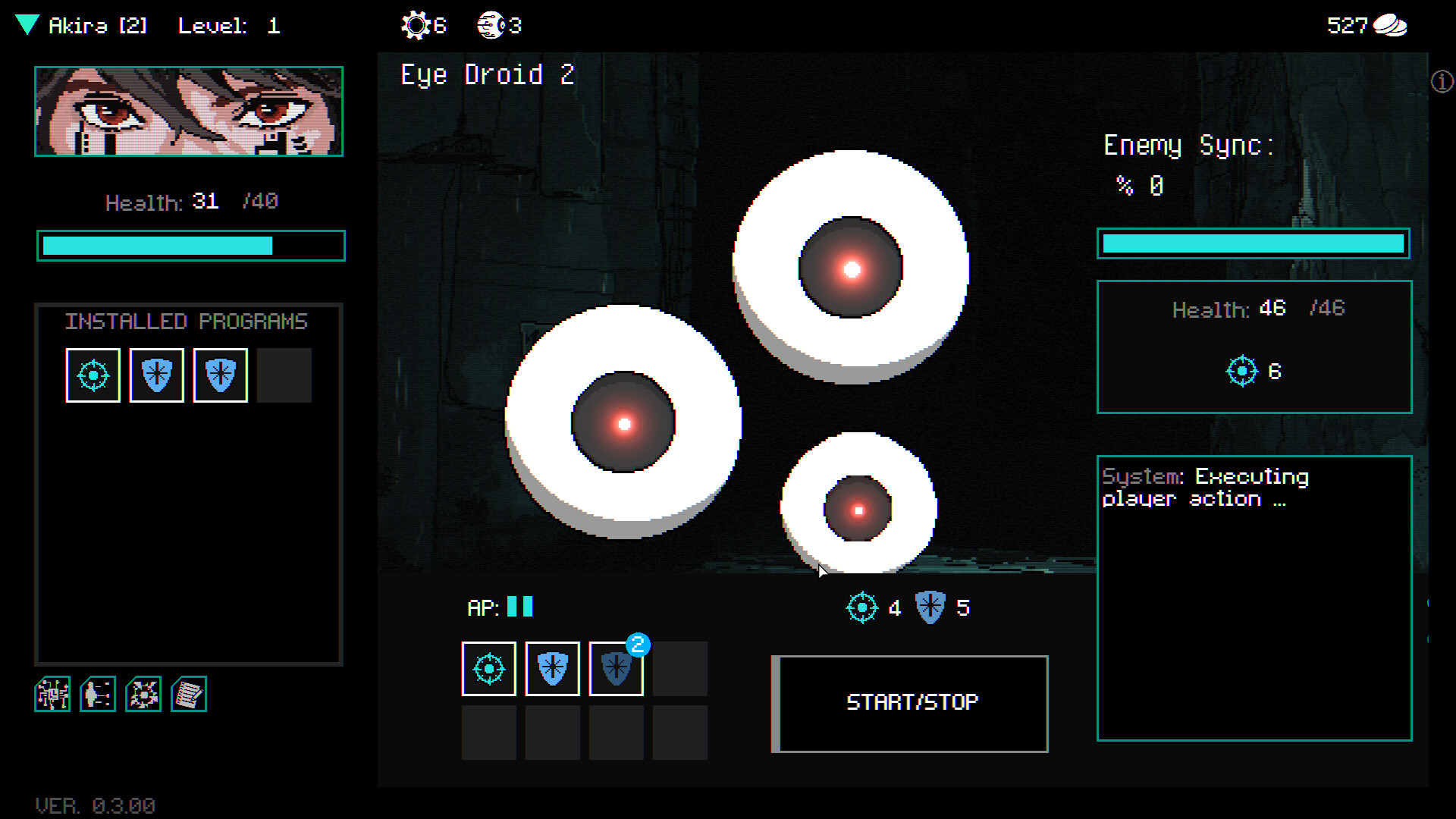Open the circuit chip panel icon bottom left
Screen dimensions: 1456x819
coord(52,694)
